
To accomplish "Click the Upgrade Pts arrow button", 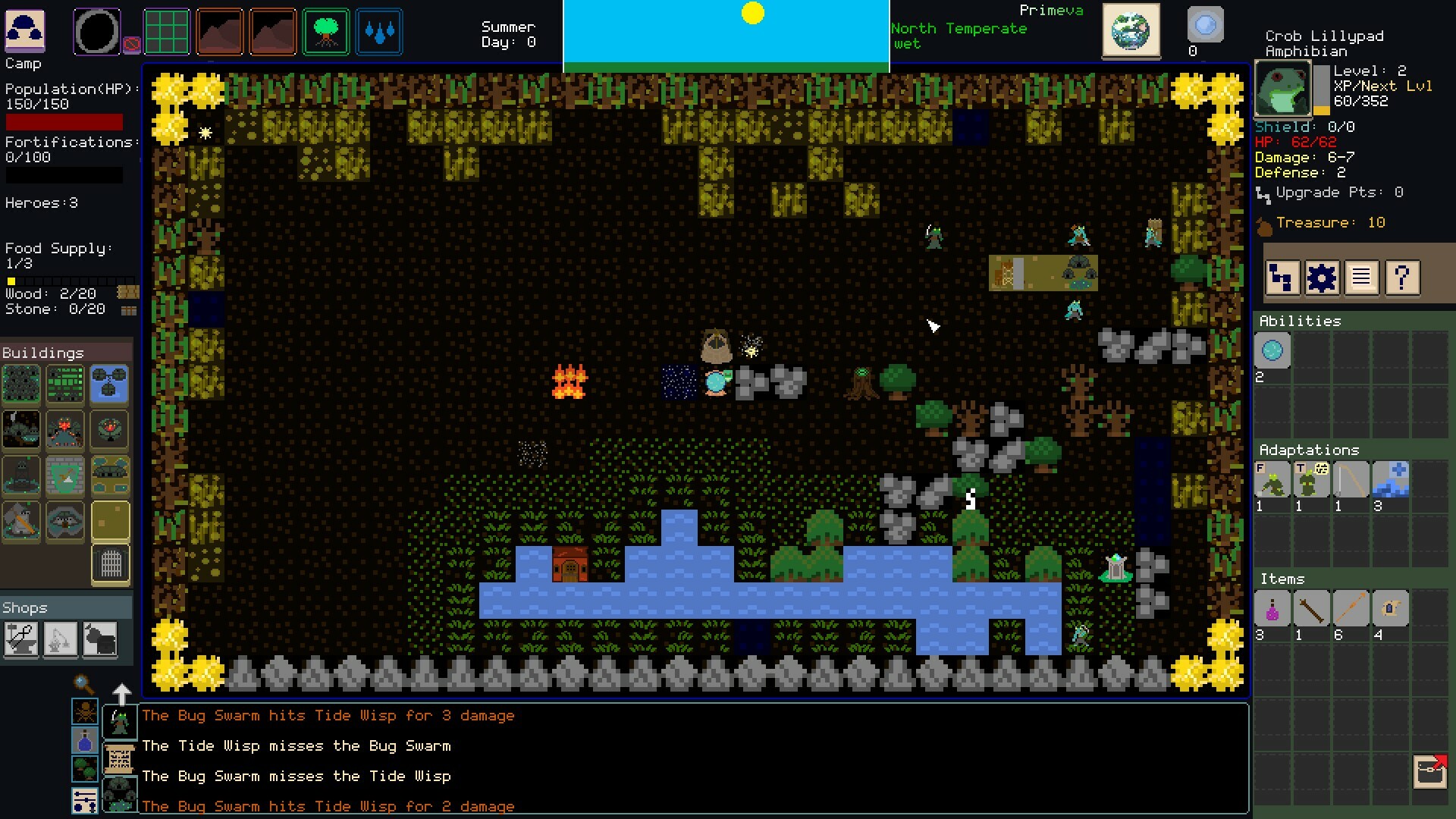I will tap(1262, 193).
